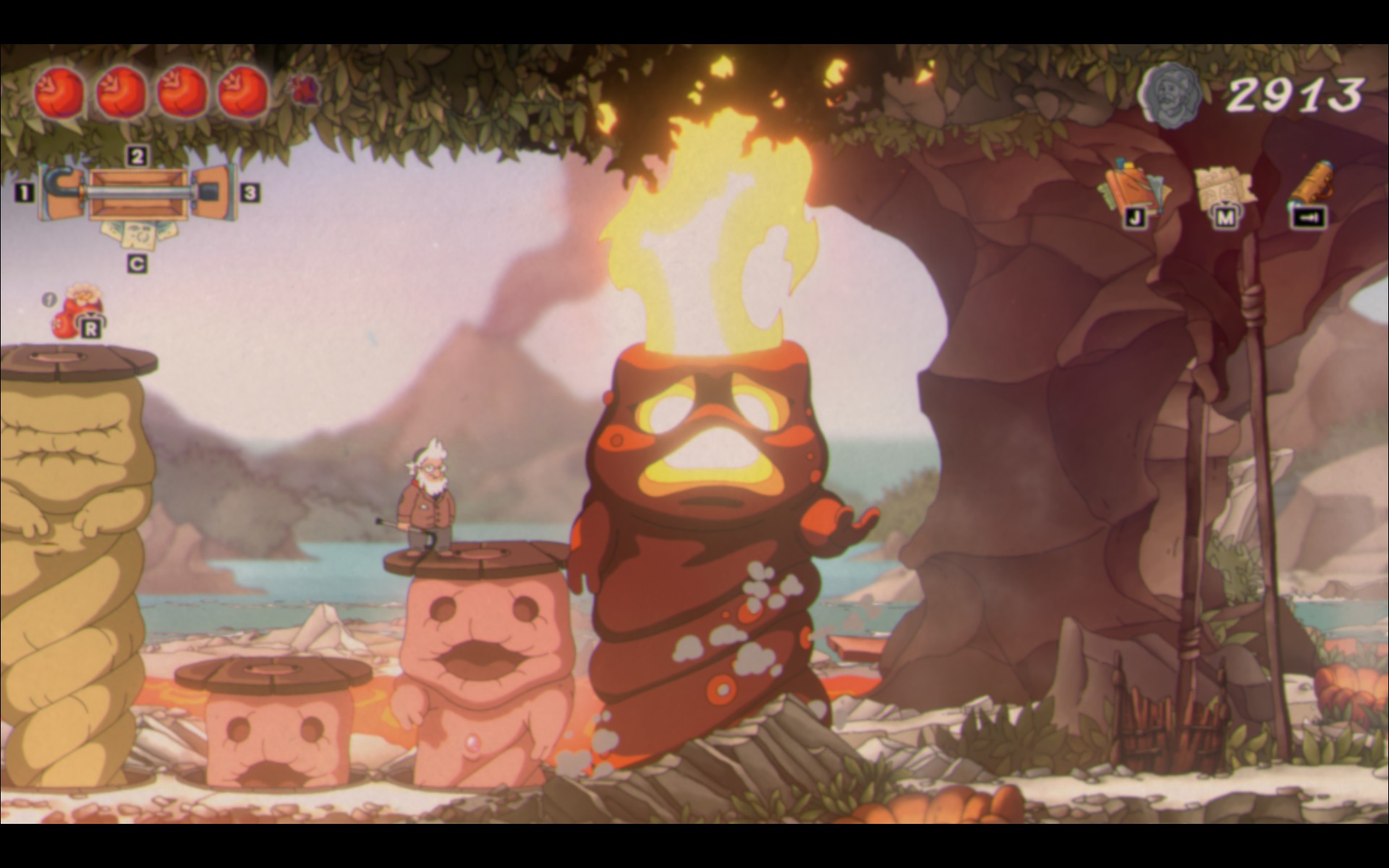Select the hook cane head slot
Screen dimensions: 1389x868
(58, 192)
